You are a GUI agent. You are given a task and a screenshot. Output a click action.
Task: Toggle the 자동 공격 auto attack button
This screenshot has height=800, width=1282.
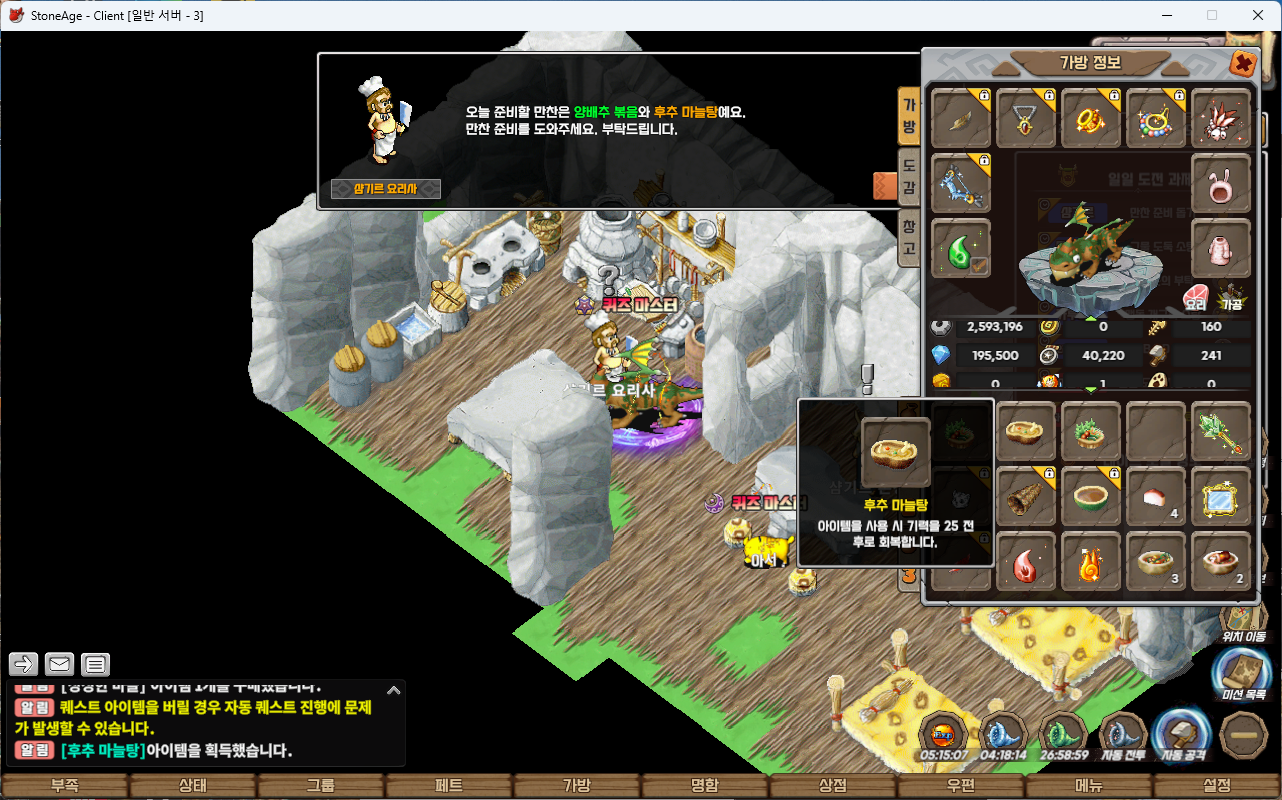click(1181, 737)
